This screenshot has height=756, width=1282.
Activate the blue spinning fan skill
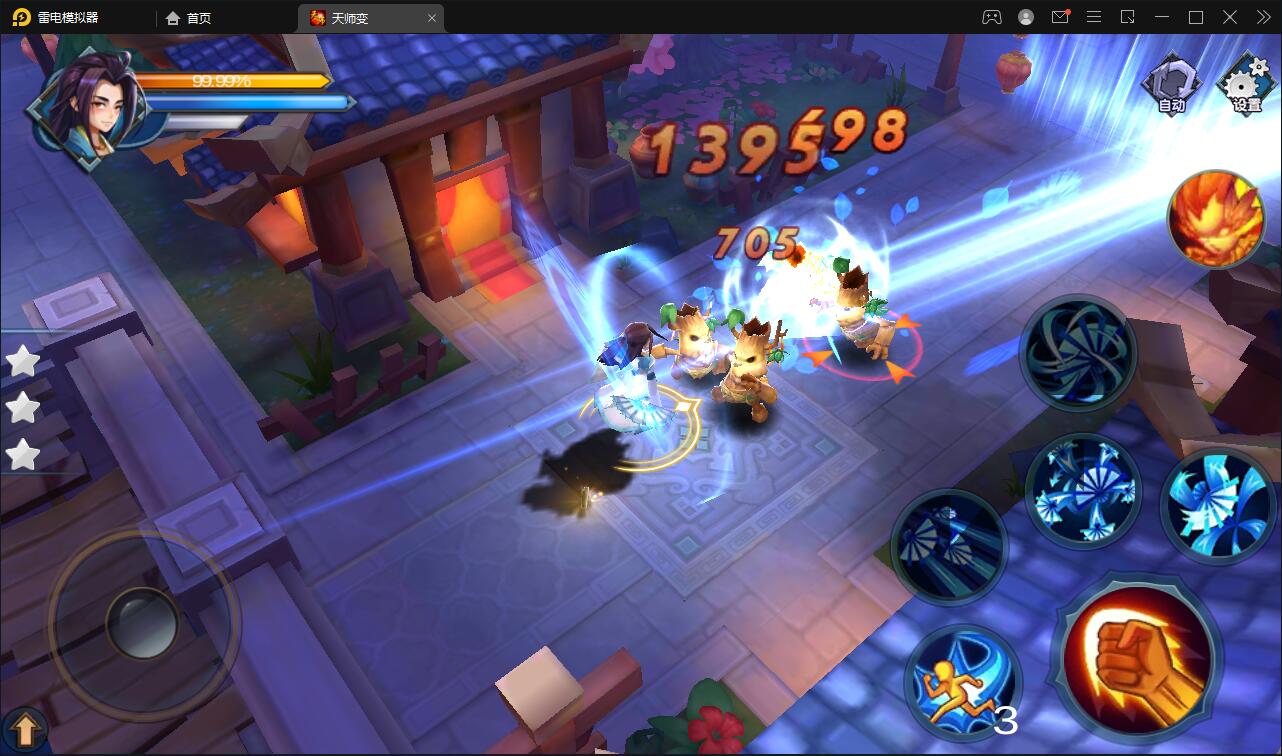tap(1217, 505)
